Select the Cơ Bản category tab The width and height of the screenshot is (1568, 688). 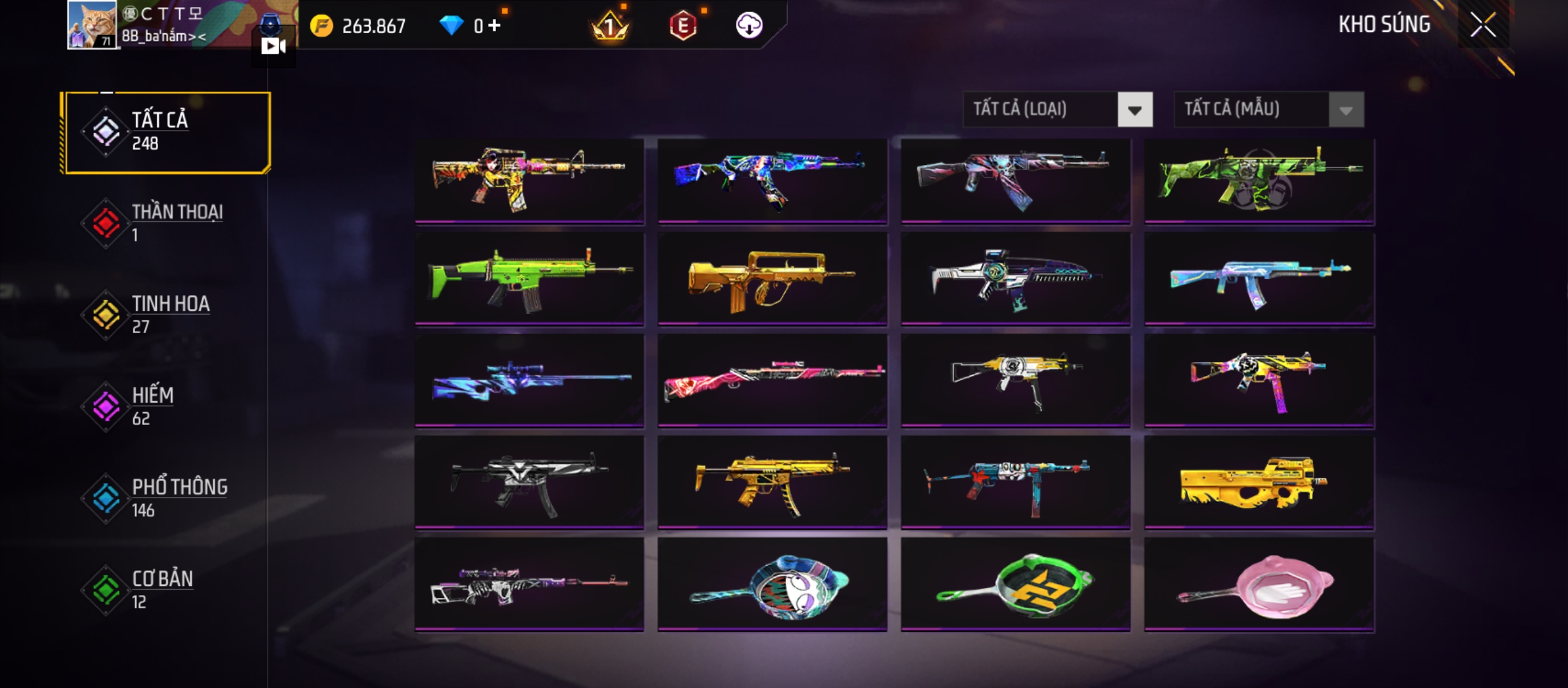coord(166,589)
